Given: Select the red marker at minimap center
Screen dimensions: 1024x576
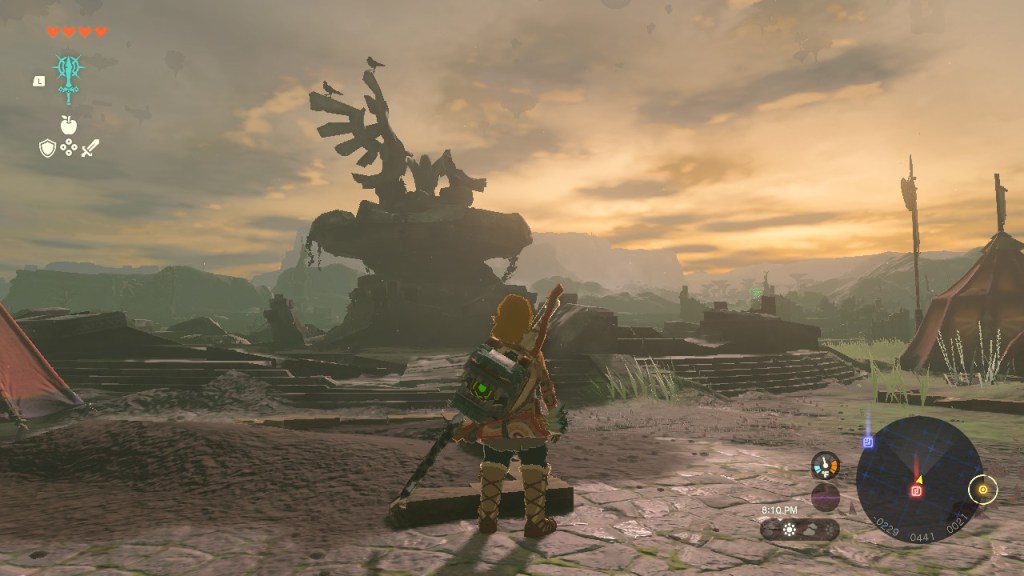Looking at the screenshot, I should 915,491.
